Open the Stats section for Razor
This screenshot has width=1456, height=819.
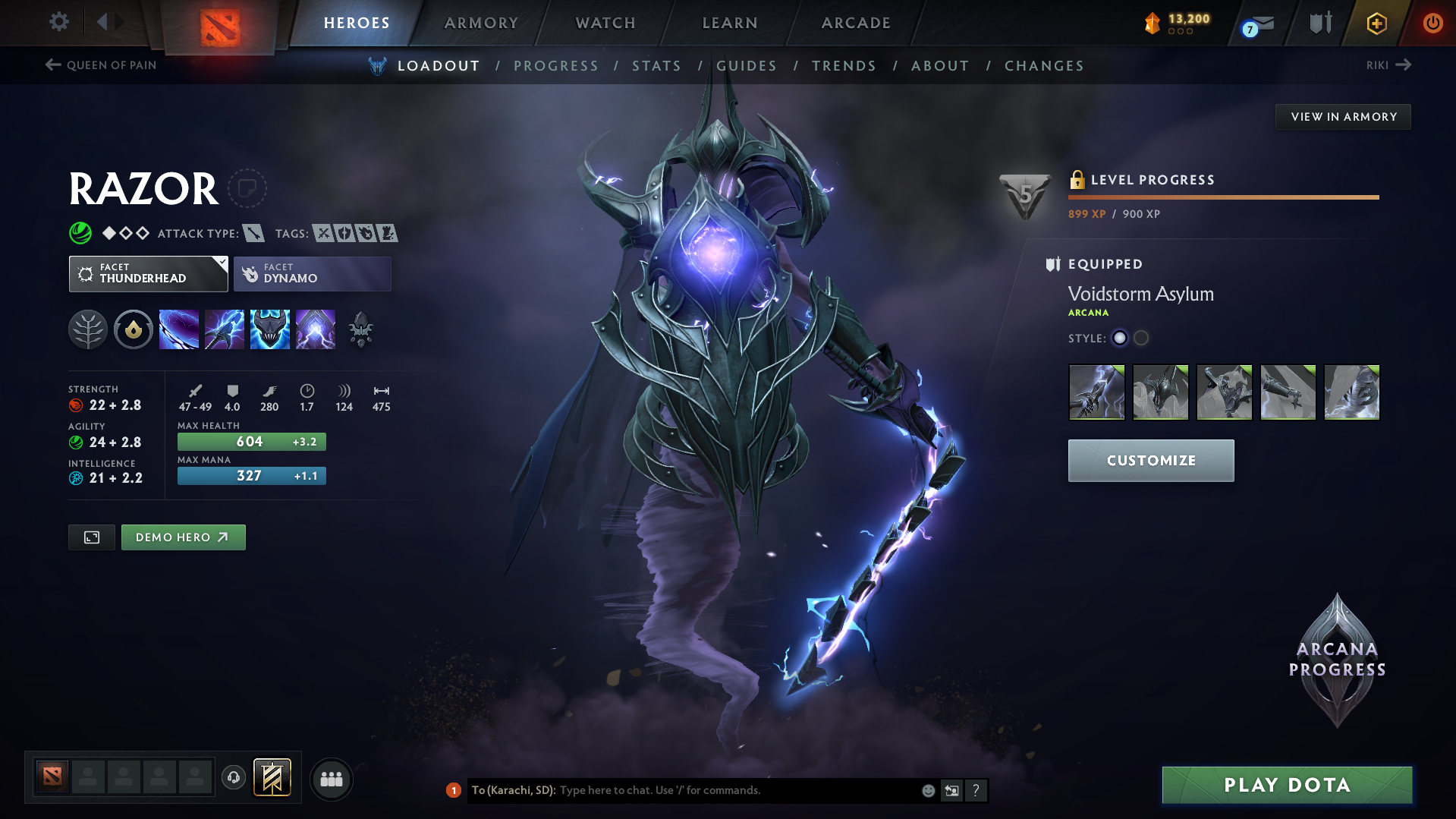pos(656,66)
